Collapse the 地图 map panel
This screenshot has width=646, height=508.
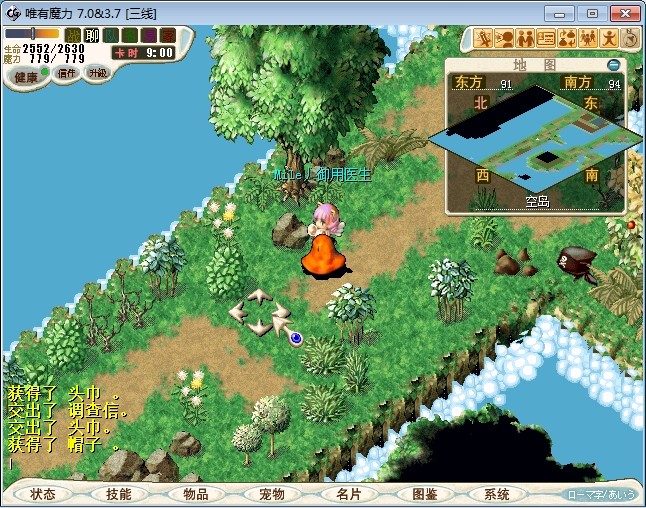tap(614, 65)
